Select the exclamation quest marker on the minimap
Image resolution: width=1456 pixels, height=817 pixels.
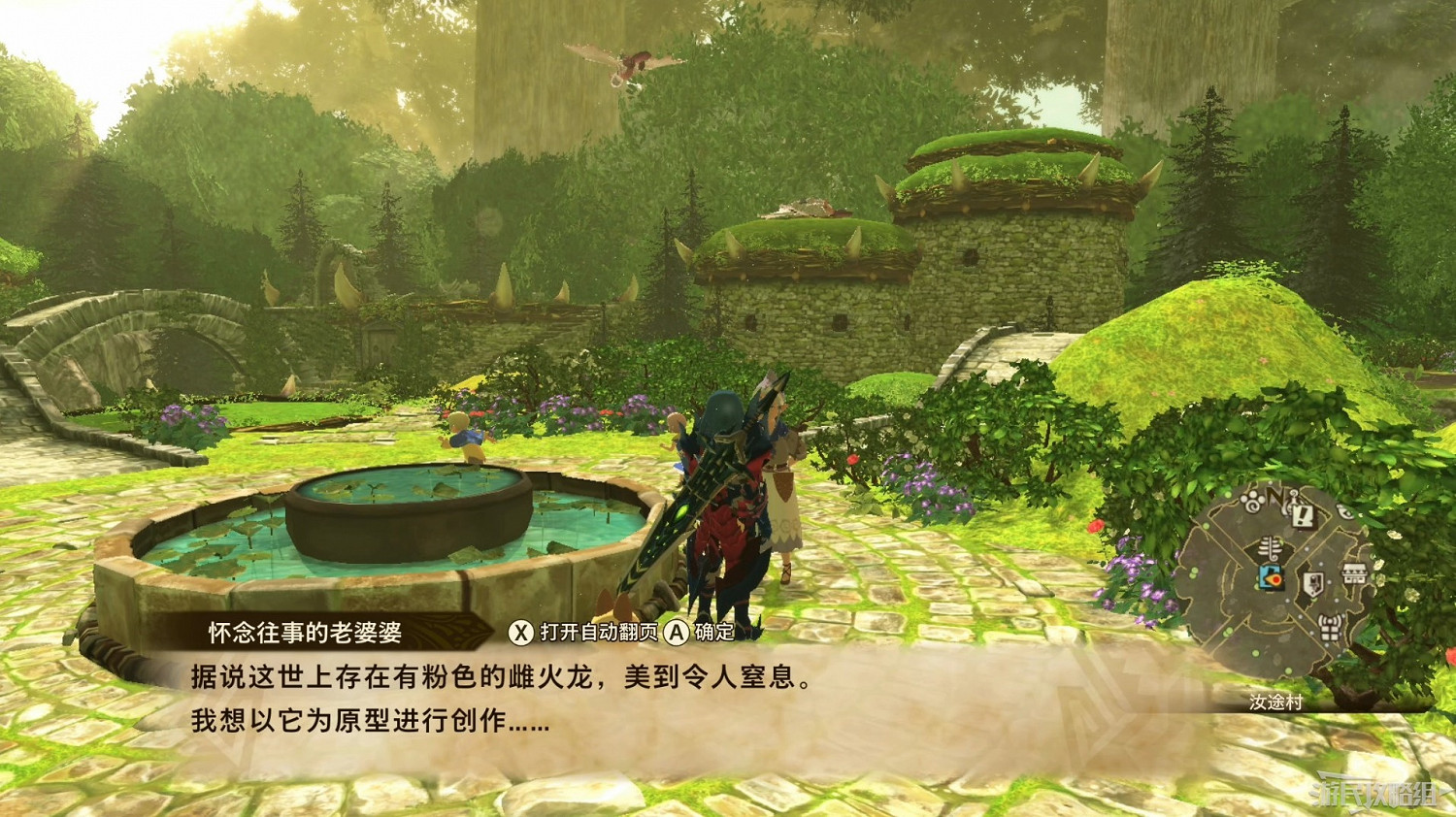click(1303, 516)
